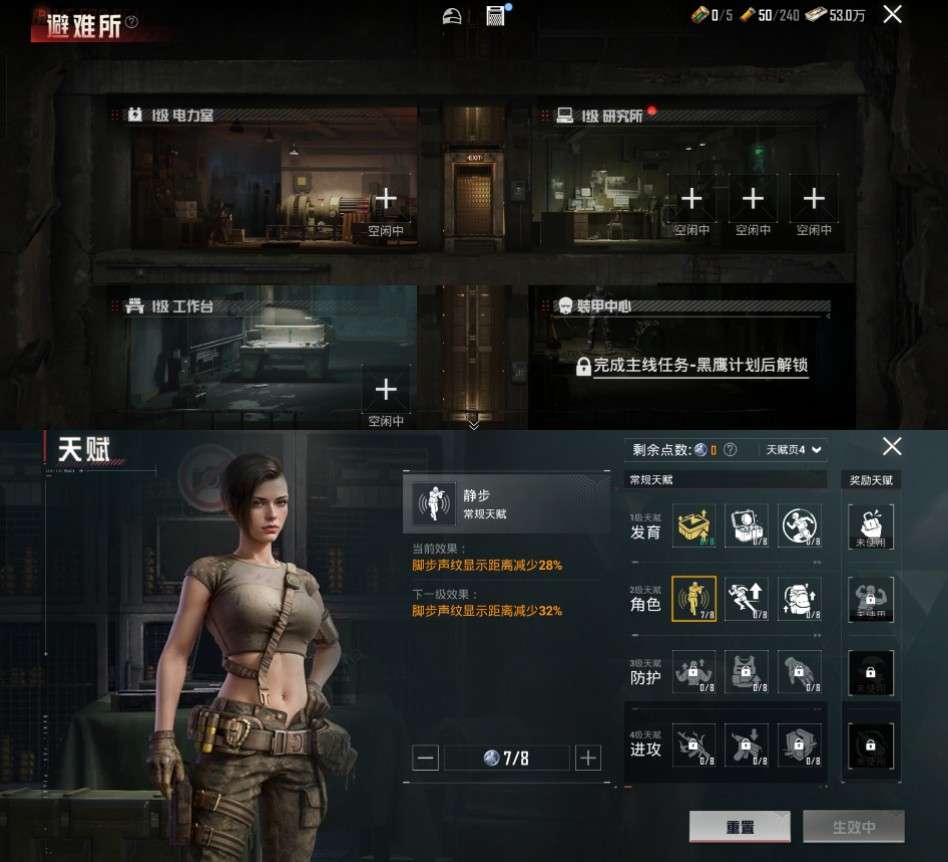The image size is (948, 862).
Task: Increase 静步 talent points with plus button
Action: click(x=588, y=758)
